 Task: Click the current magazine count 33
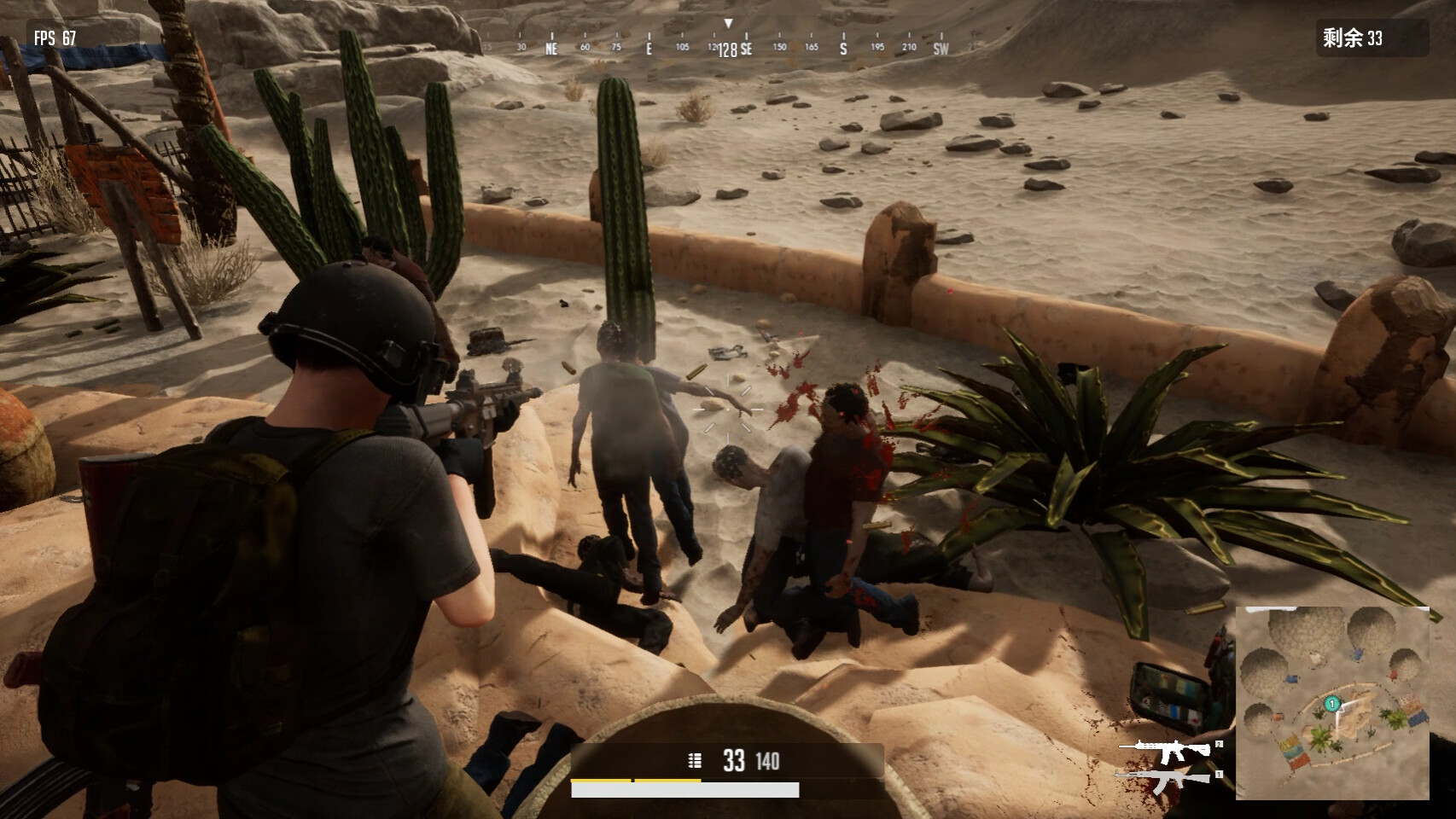tap(734, 759)
